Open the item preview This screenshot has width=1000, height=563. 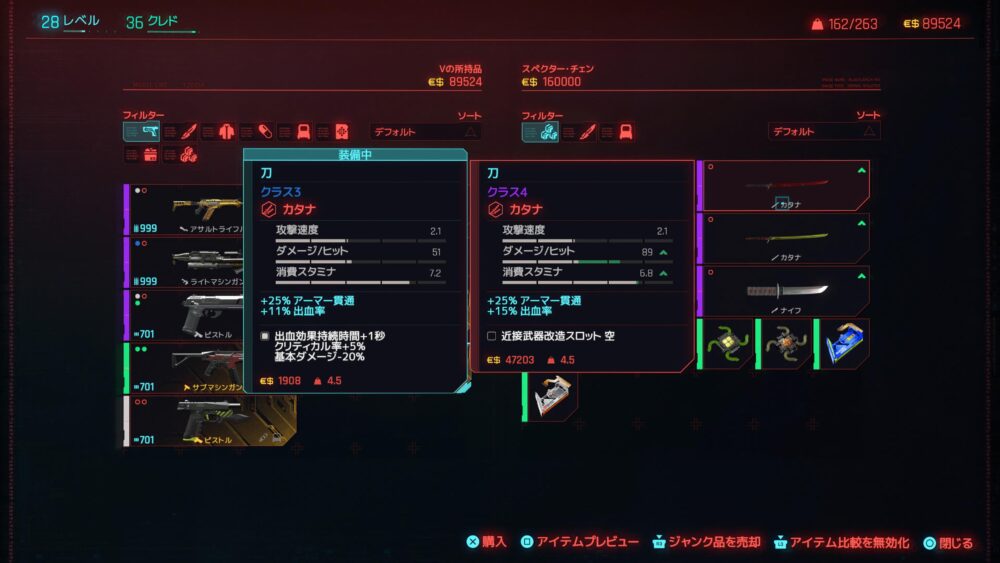click(578, 542)
